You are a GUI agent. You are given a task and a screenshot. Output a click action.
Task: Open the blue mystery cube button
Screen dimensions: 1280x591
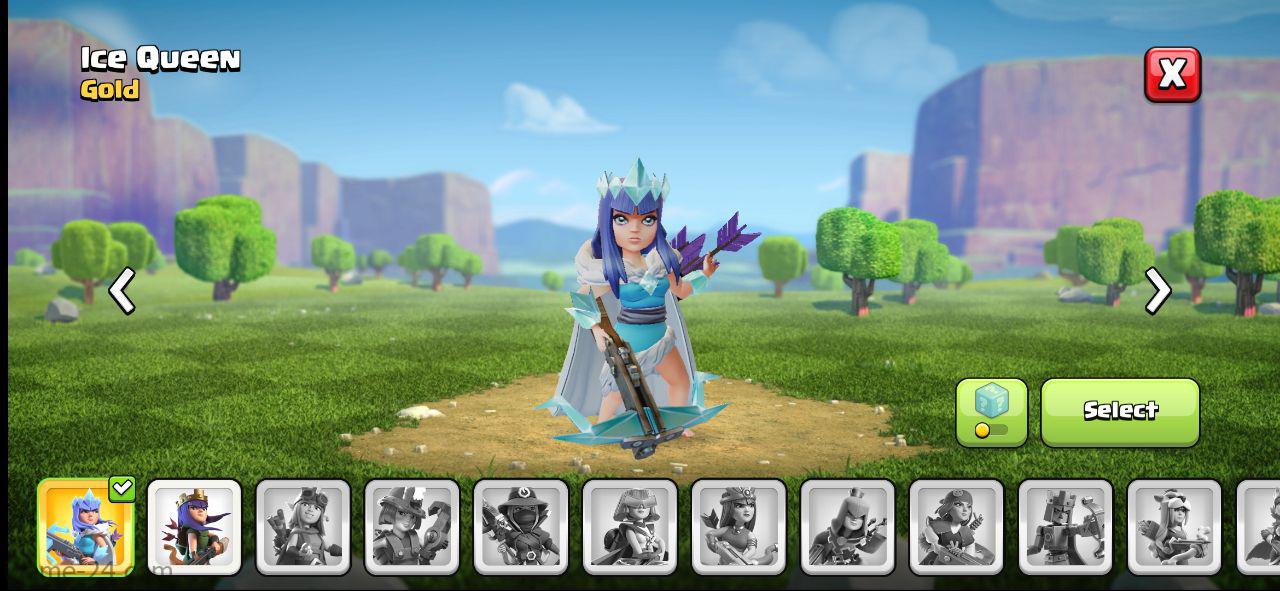(991, 411)
